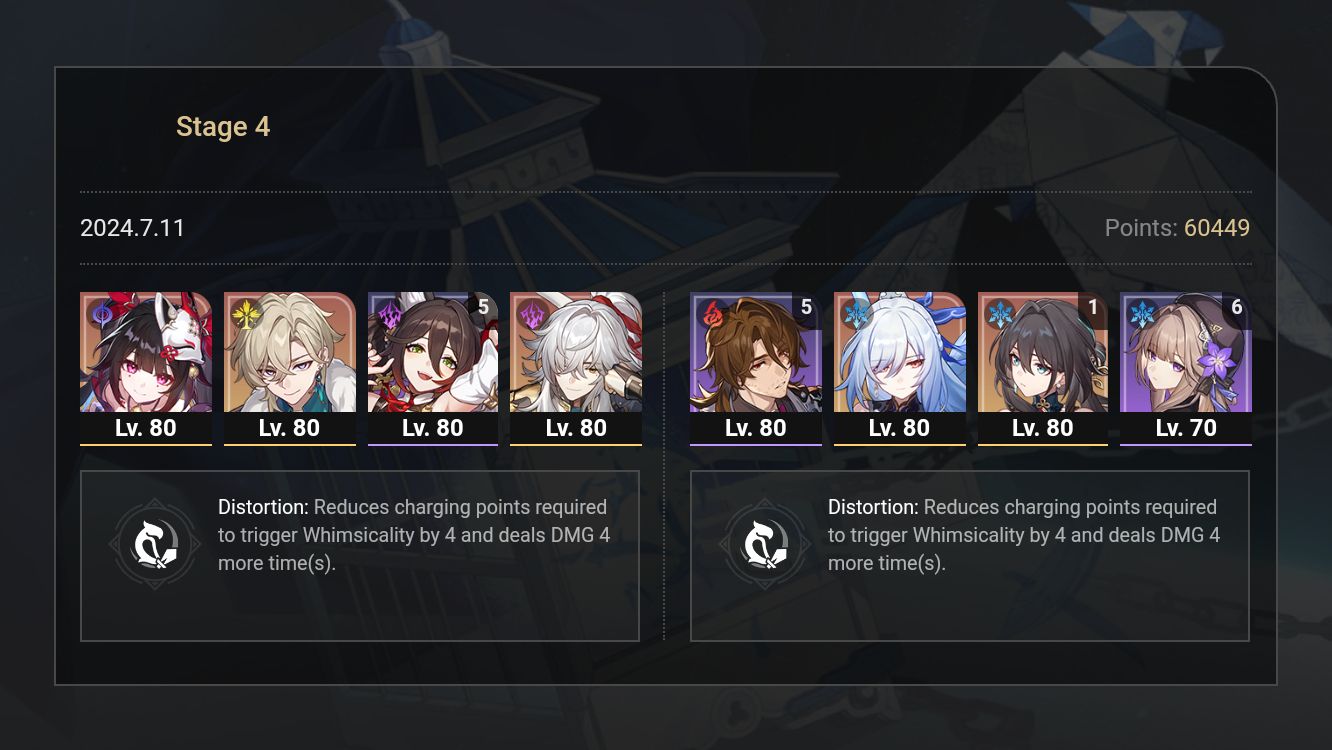
Task: Click the second team's Distortion buff icon
Action: point(765,543)
